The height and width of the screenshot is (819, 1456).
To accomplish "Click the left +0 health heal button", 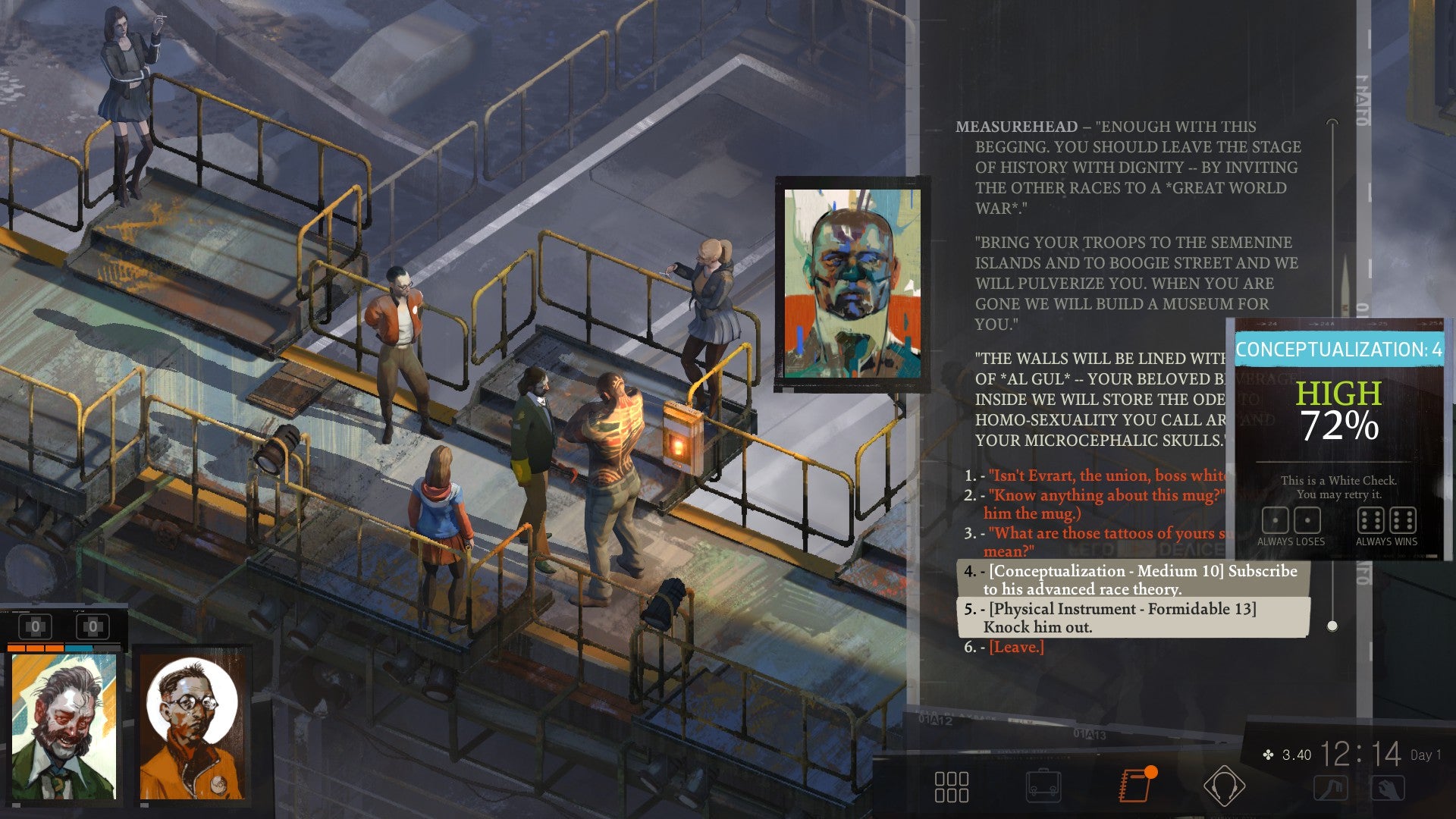I will 36,626.
